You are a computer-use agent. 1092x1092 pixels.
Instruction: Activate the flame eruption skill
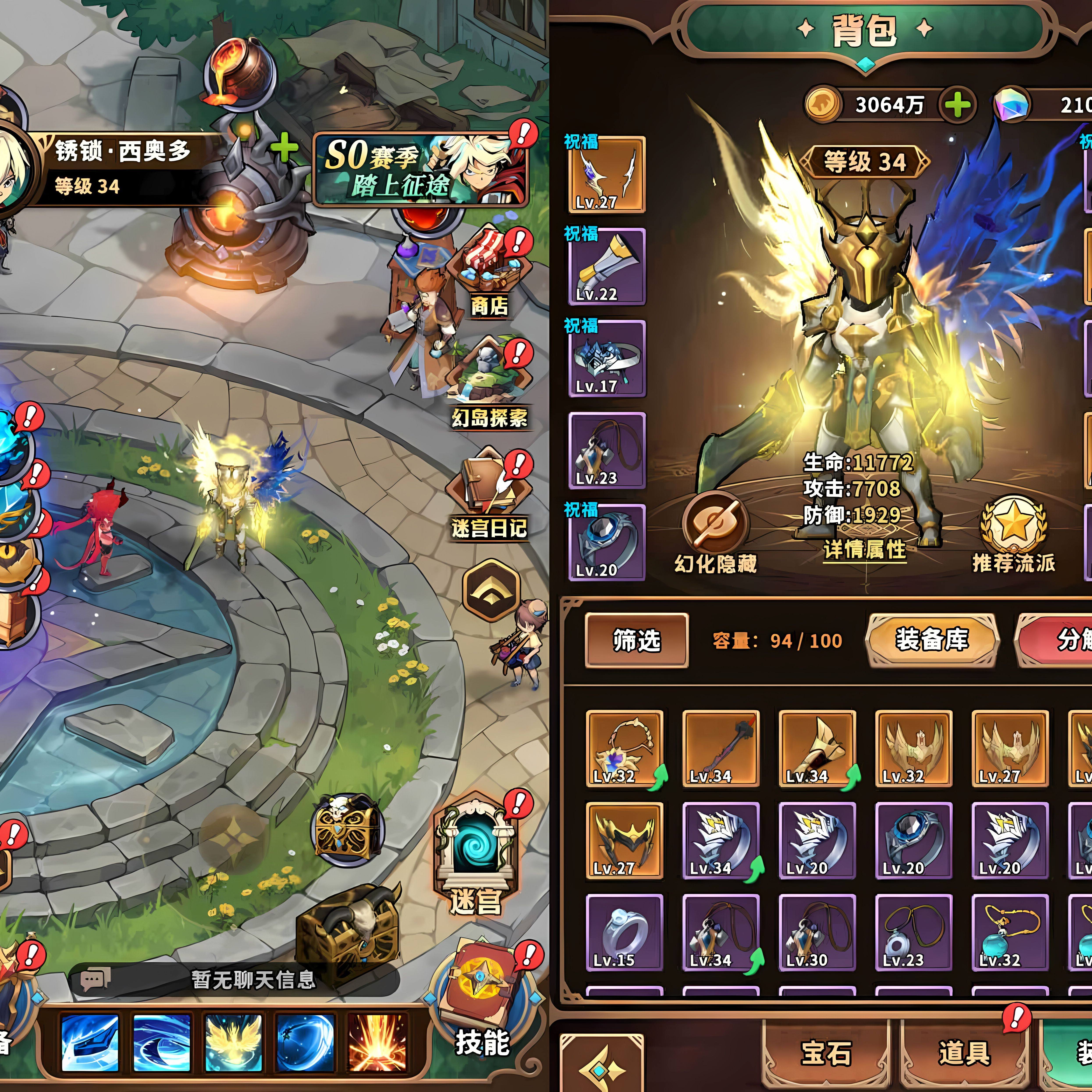377,1043
